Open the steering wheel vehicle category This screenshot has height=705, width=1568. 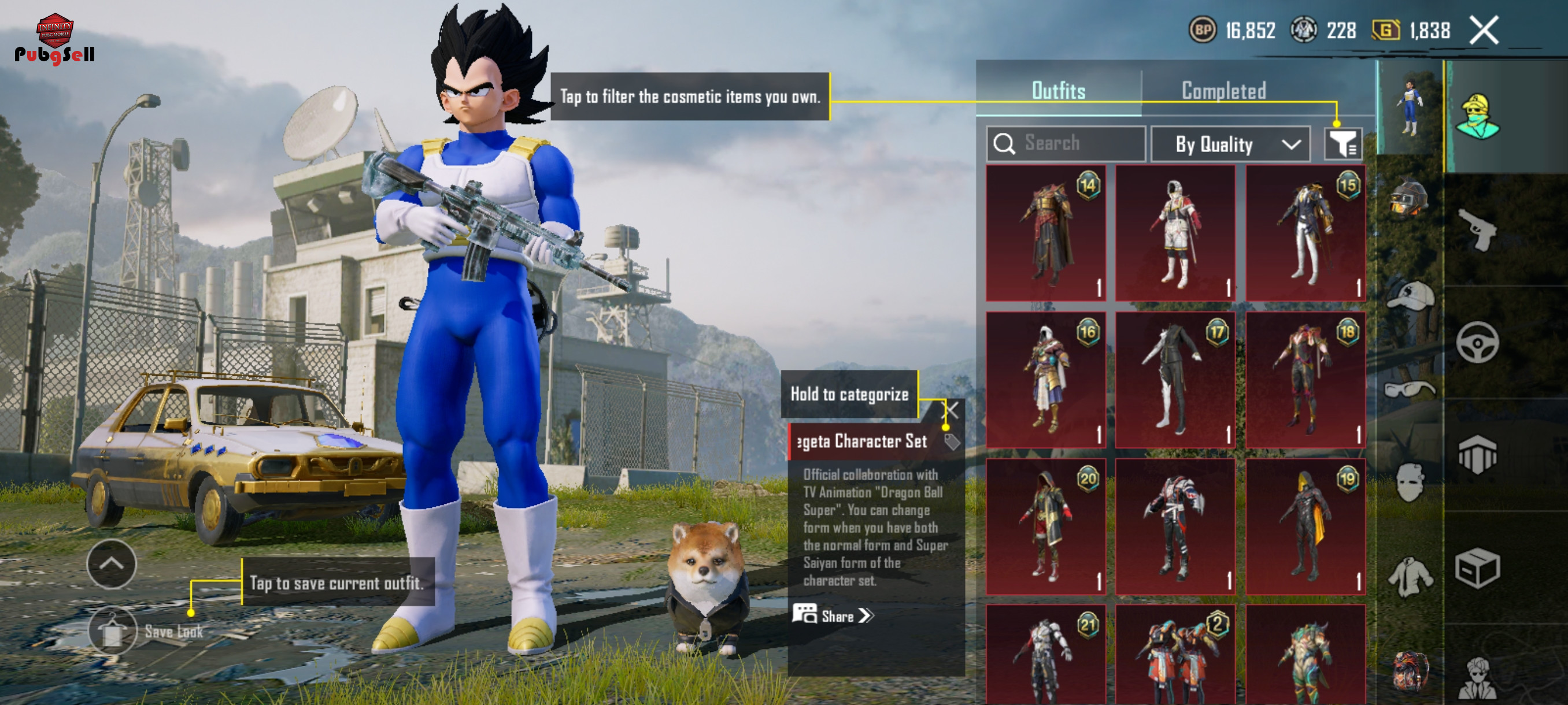tap(1477, 343)
